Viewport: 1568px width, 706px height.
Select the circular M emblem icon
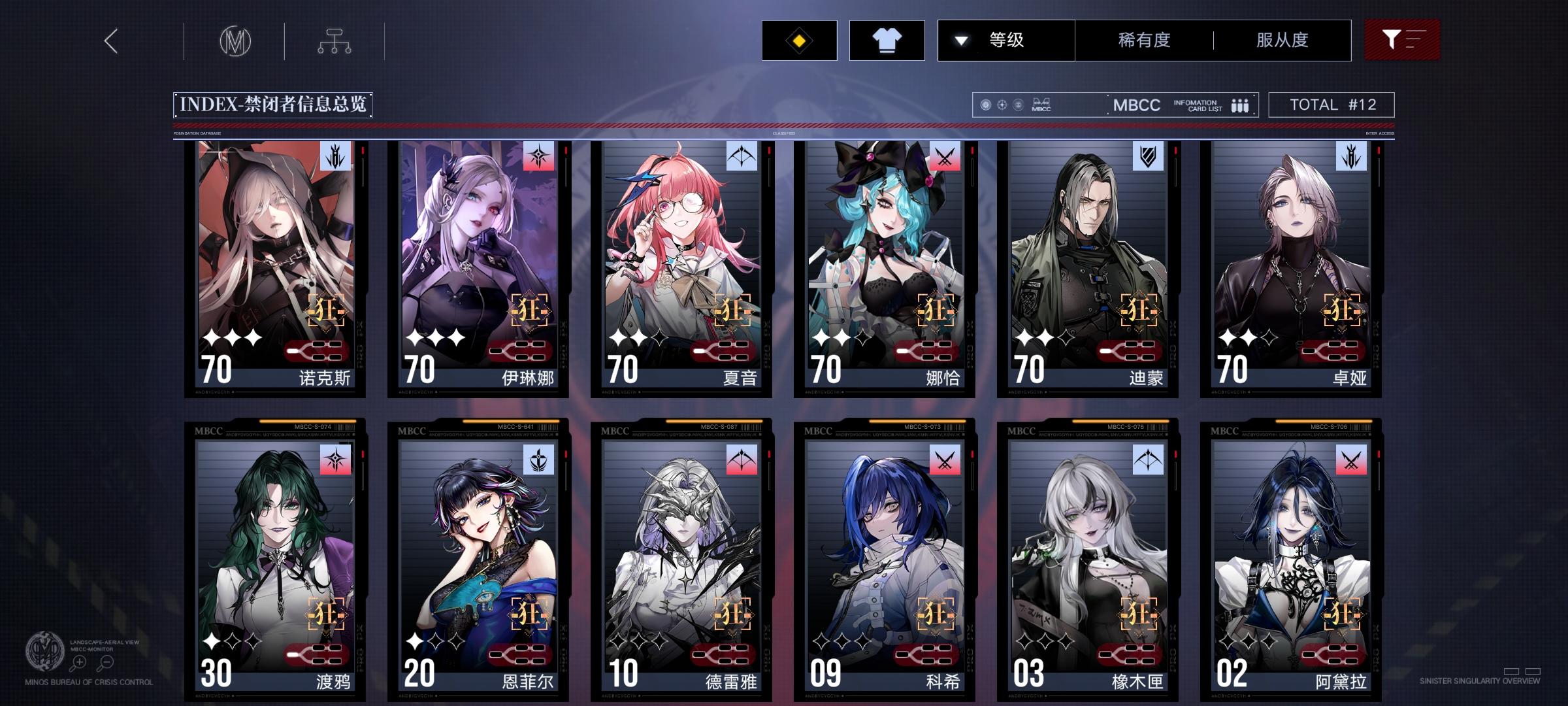tap(235, 41)
